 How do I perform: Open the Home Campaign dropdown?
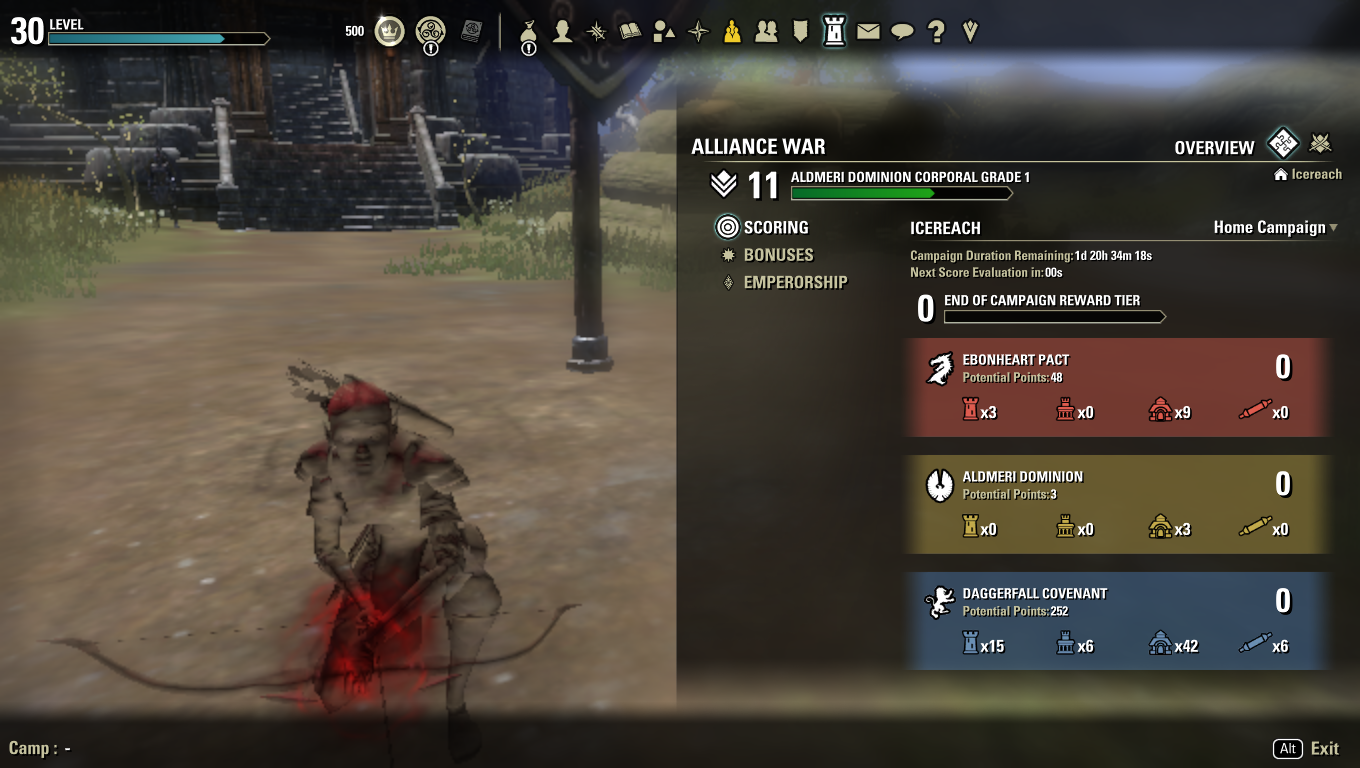click(x=1275, y=228)
